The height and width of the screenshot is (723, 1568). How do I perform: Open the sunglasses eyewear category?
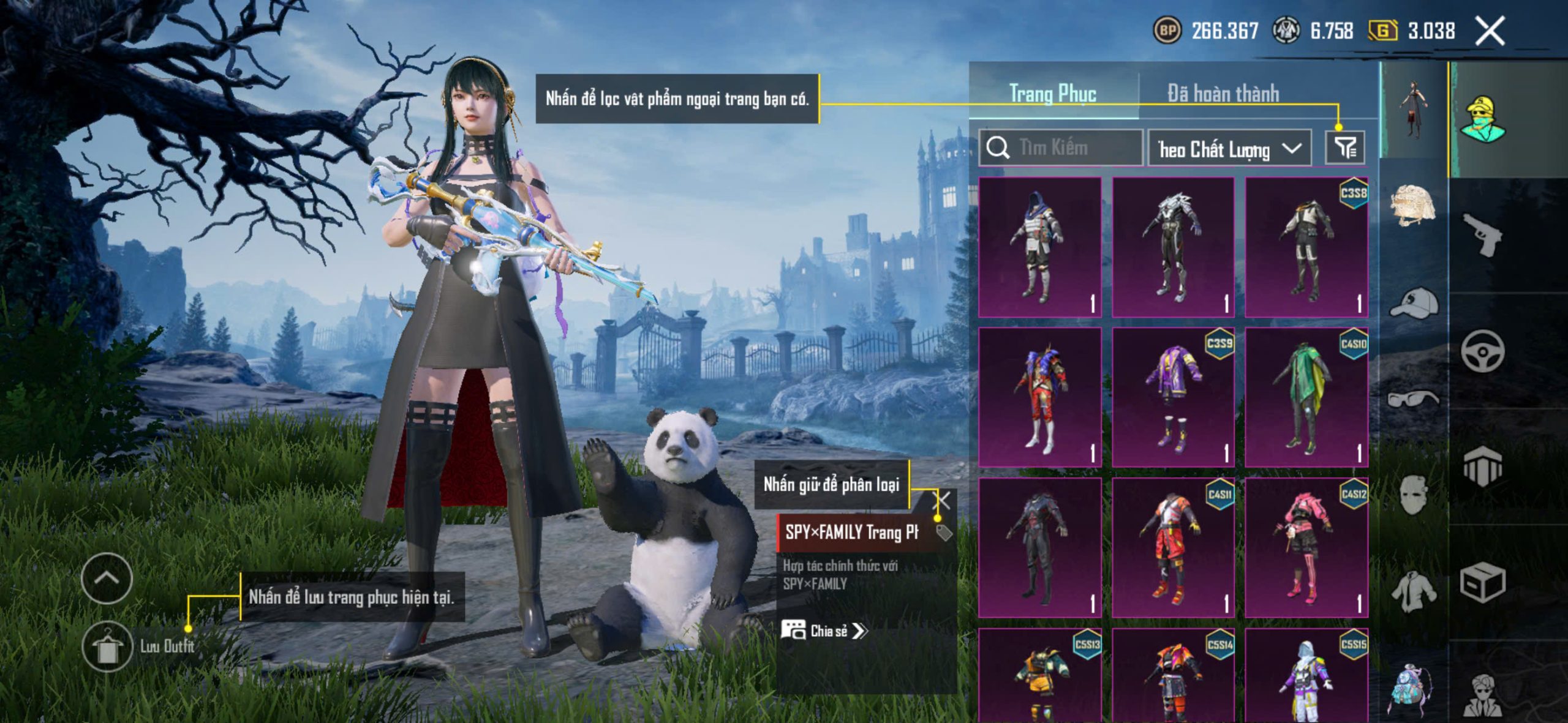coord(1412,399)
